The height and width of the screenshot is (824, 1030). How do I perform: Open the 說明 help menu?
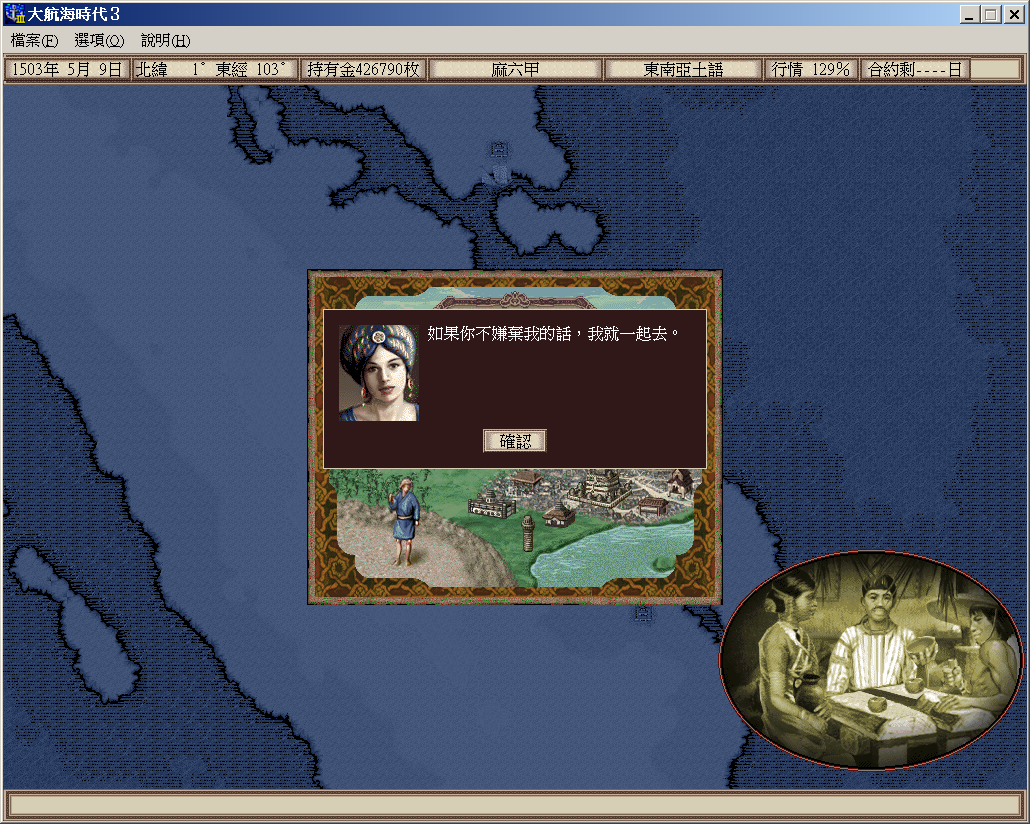[165, 41]
